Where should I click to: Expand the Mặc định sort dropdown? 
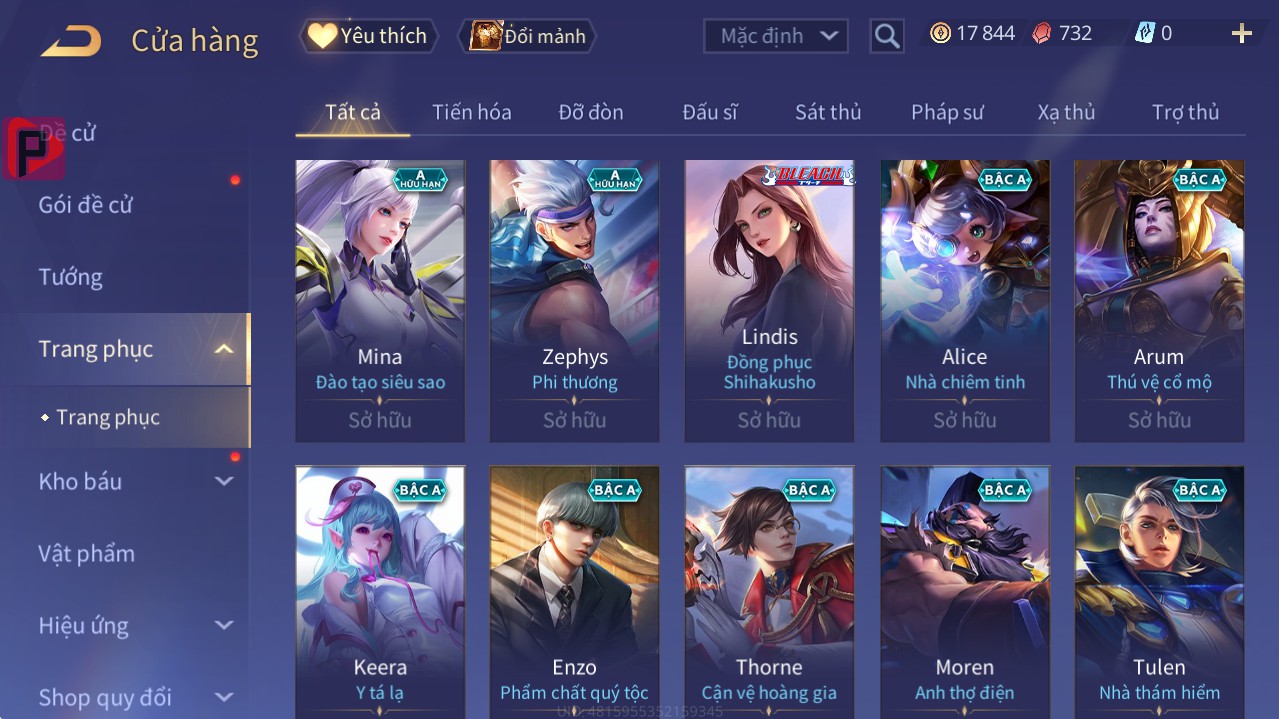776,36
